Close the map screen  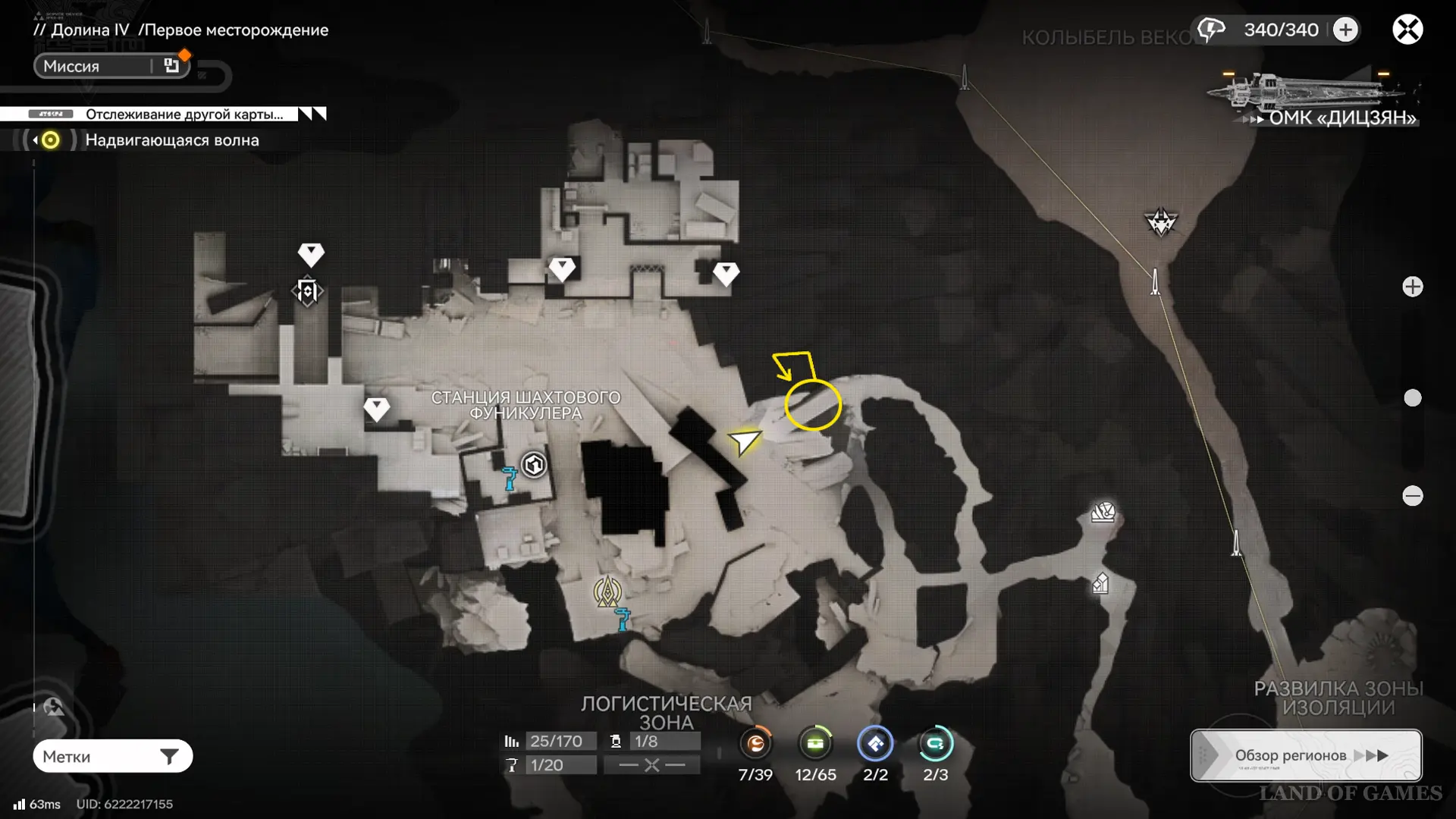[1407, 30]
